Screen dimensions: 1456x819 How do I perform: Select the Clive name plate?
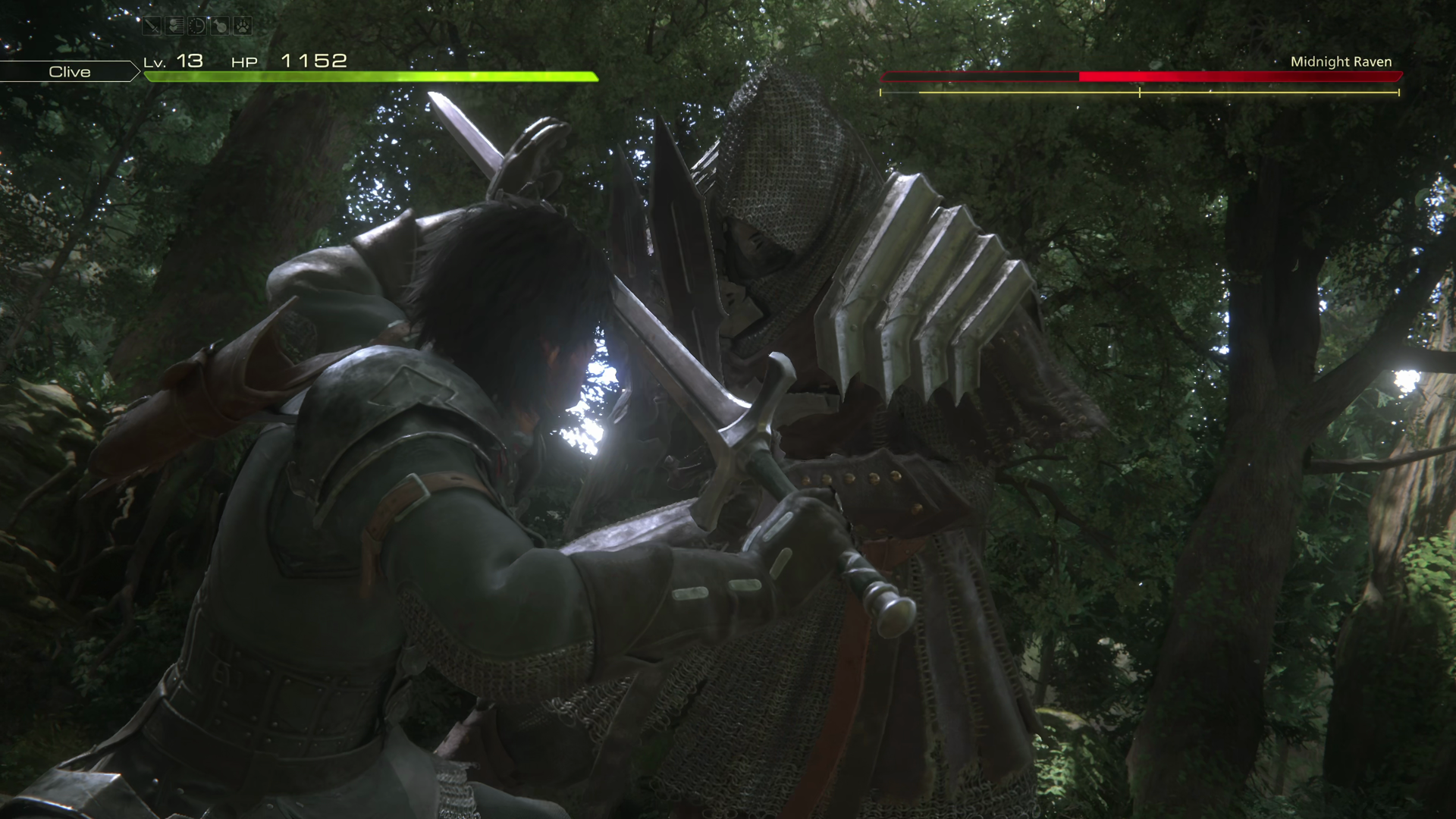(69, 71)
